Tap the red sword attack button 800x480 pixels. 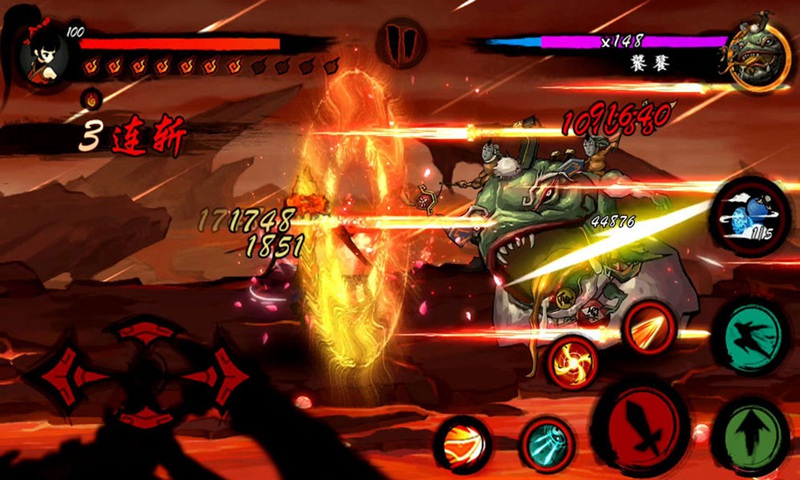(x=640, y=425)
